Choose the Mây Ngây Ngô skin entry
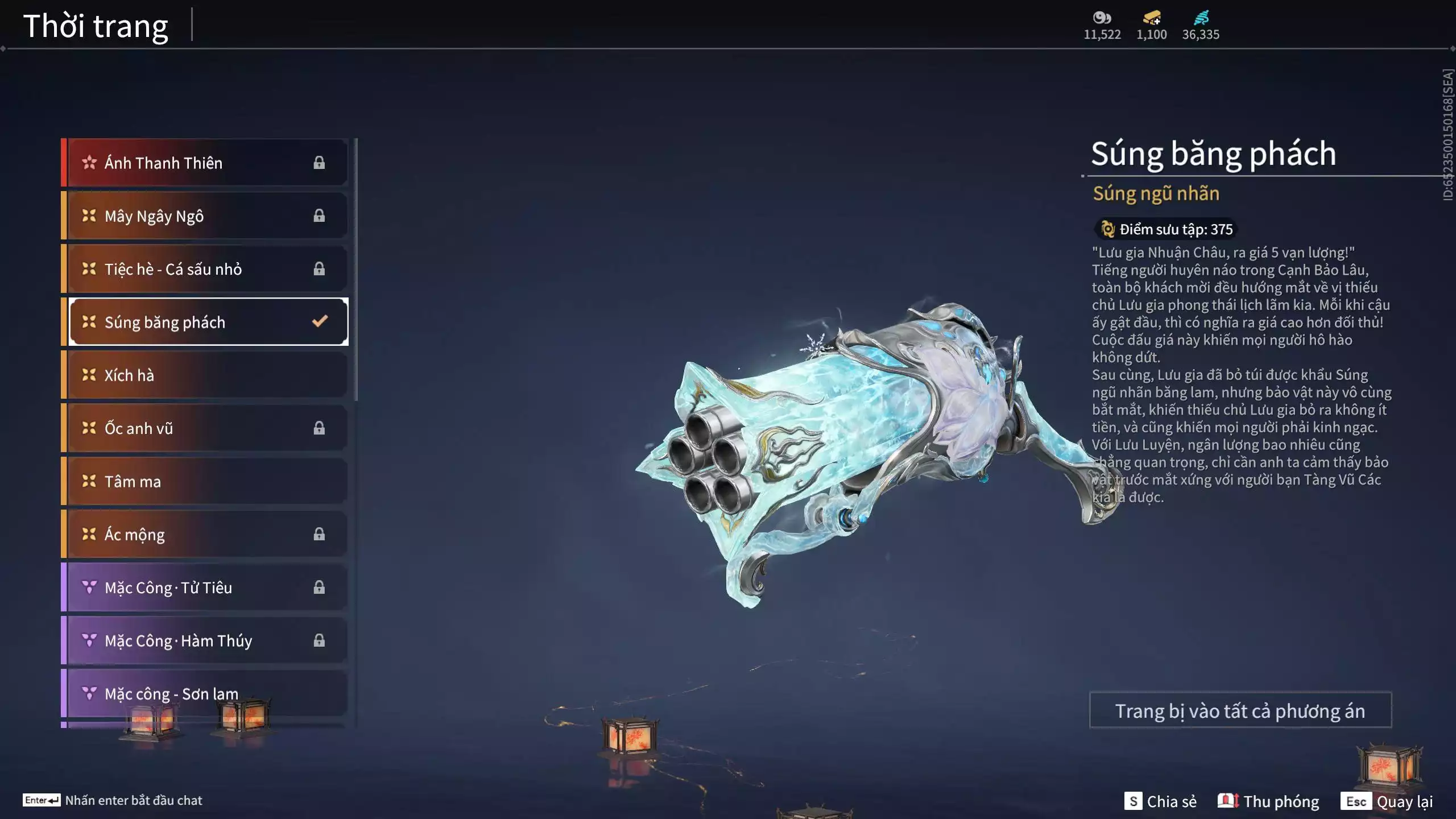 pyautogui.click(x=205, y=216)
